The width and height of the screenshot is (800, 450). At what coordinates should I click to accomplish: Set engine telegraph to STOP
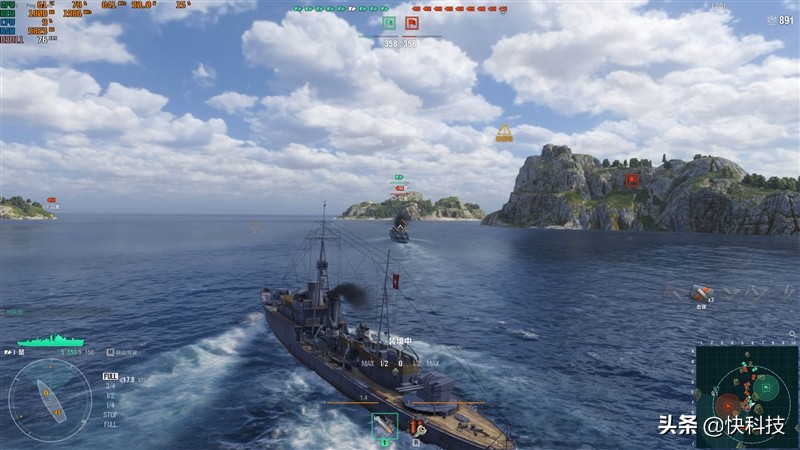tap(110, 414)
